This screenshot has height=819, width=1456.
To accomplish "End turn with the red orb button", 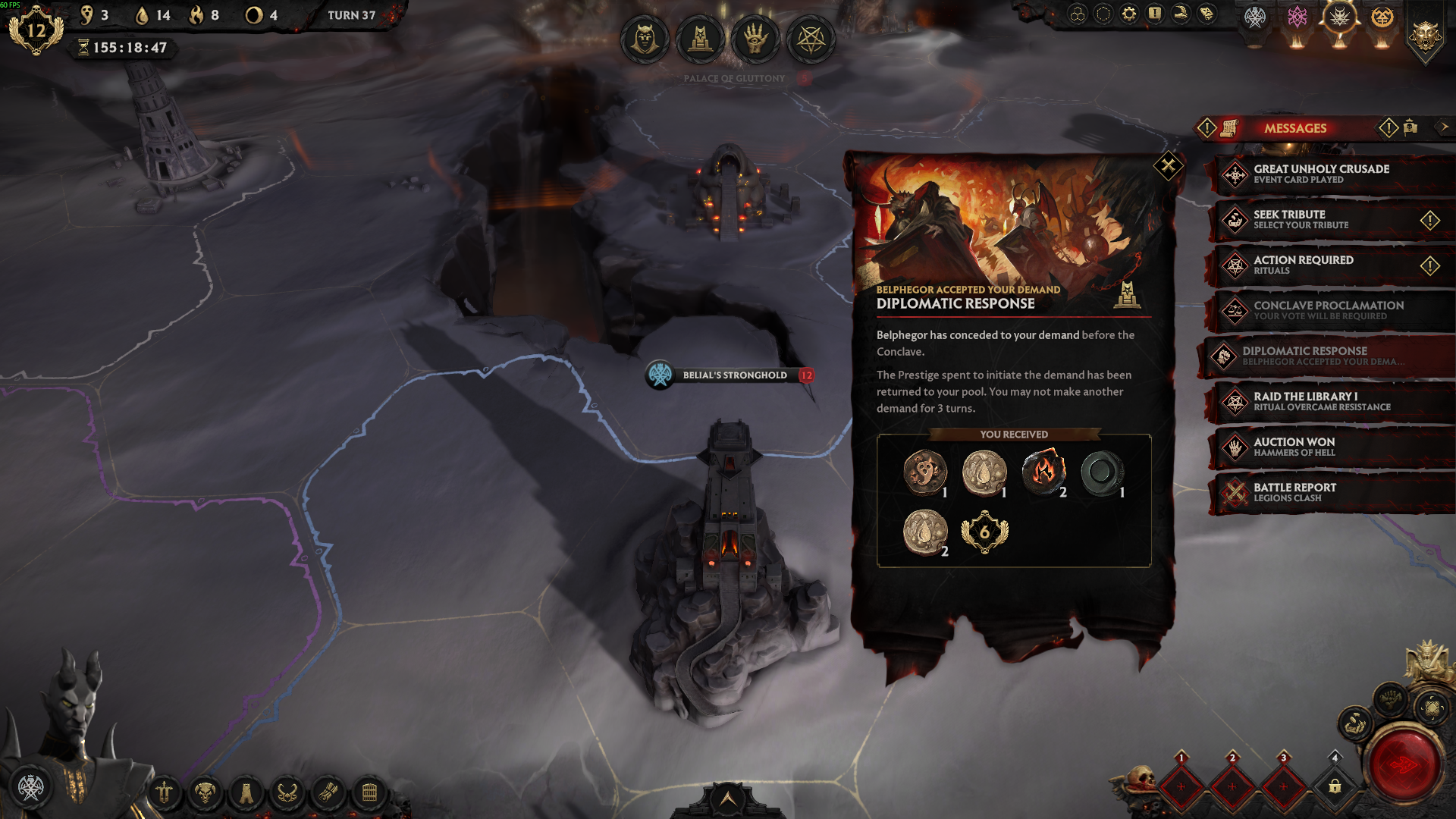I will click(1404, 766).
